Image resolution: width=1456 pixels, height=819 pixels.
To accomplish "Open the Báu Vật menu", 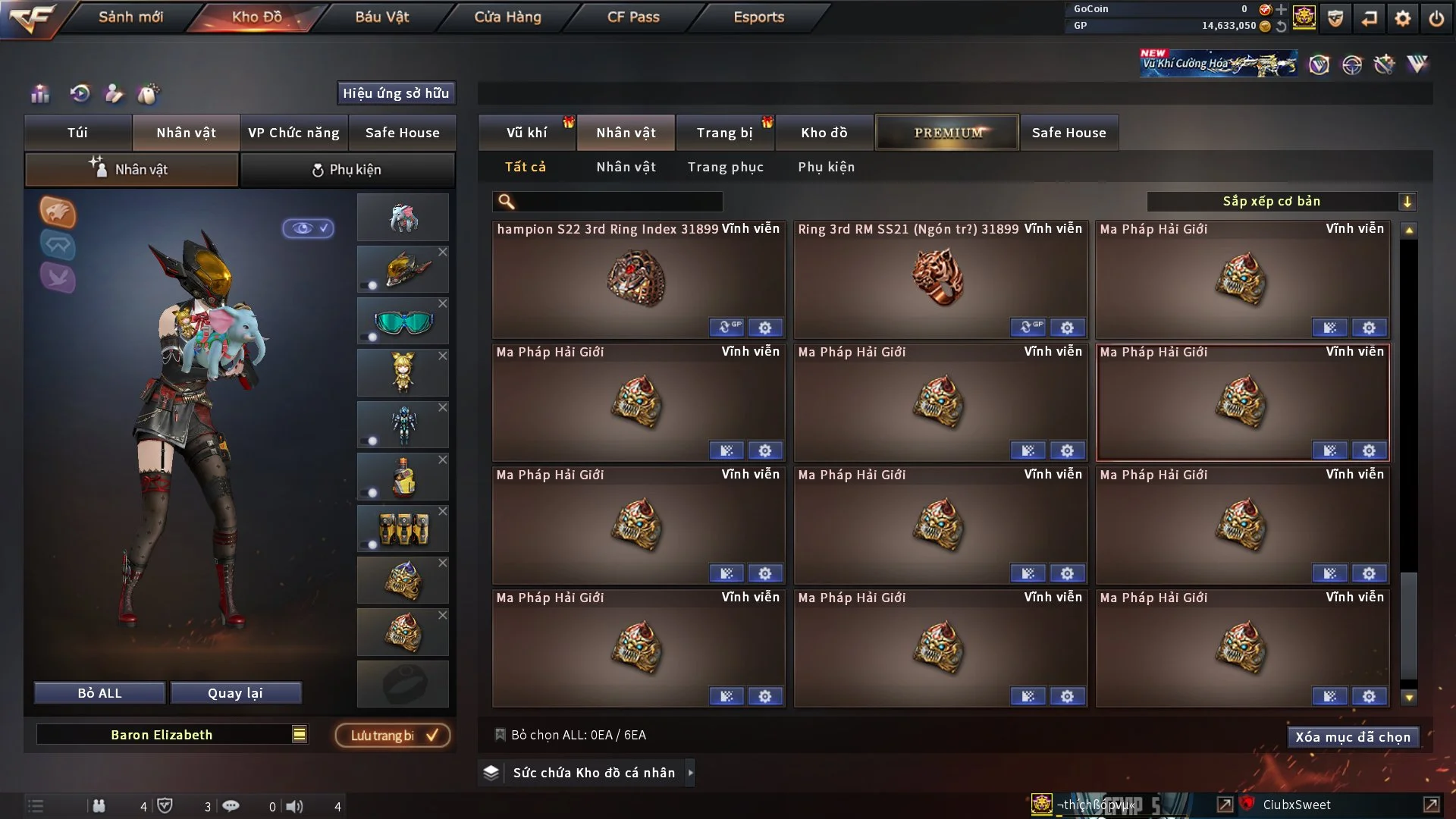I will pyautogui.click(x=381, y=17).
